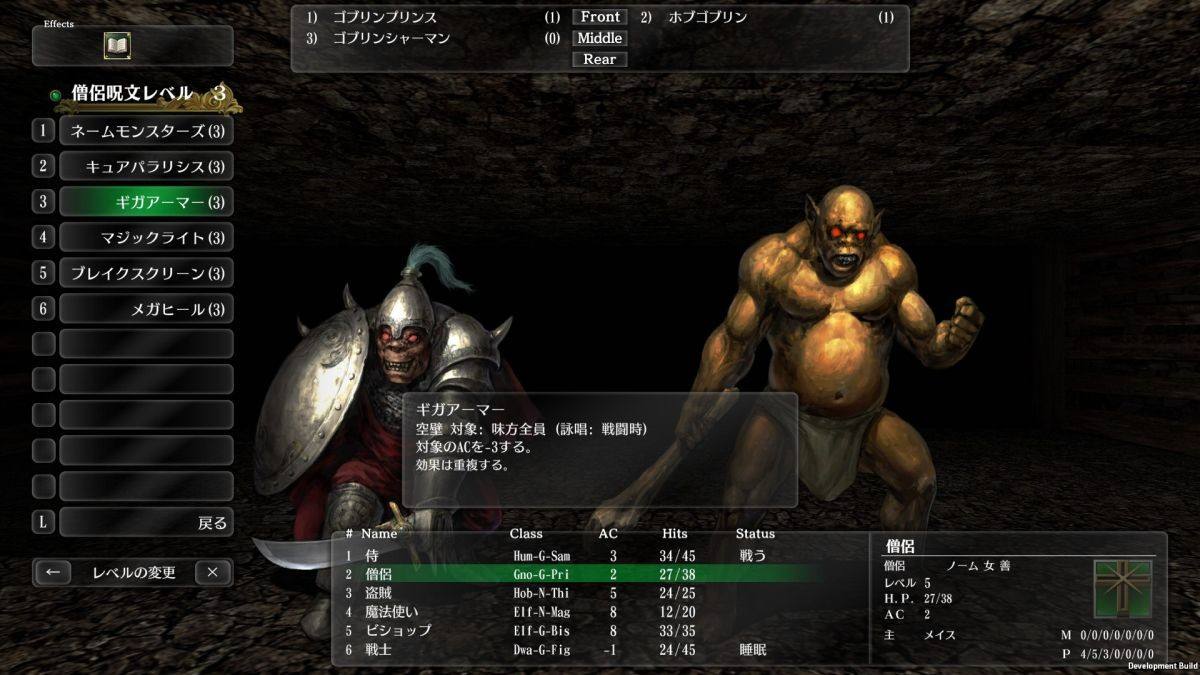Choose the ブレイクスクリーン spell
The image size is (1200, 675).
click(x=146, y=273)
